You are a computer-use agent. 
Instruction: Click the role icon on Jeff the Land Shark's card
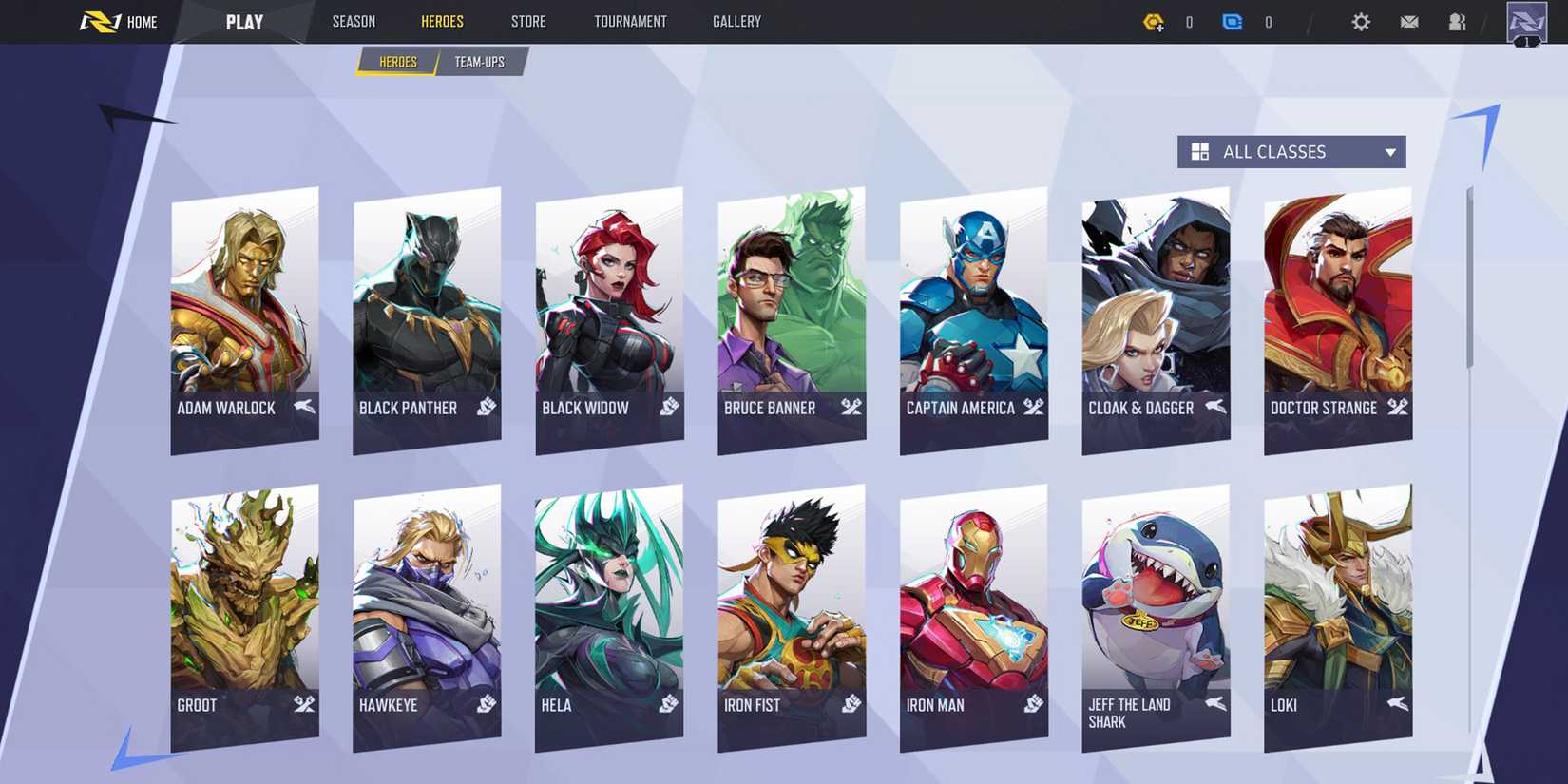(x=1214, y=705)
